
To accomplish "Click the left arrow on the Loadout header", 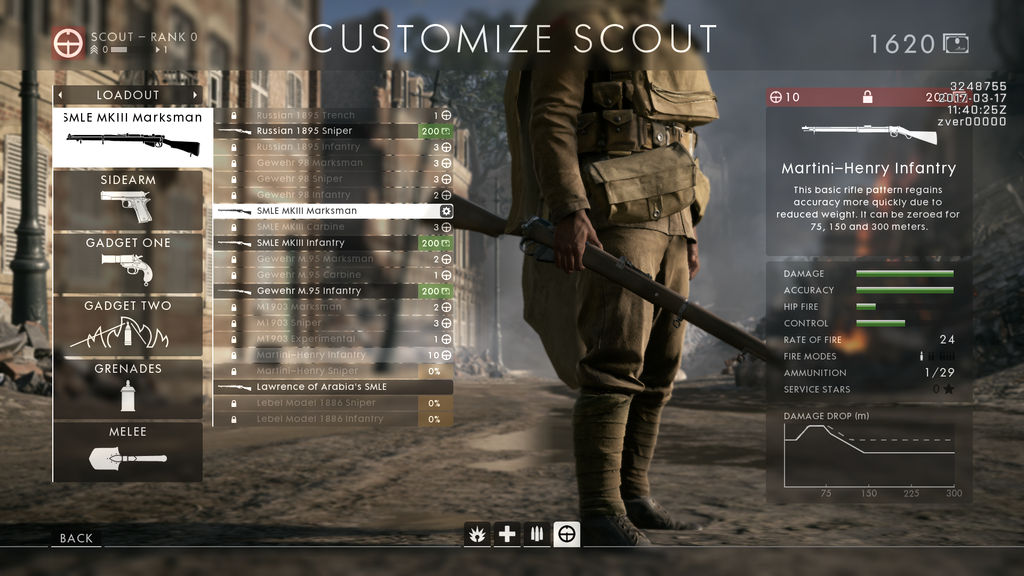I will coord(61,95).
